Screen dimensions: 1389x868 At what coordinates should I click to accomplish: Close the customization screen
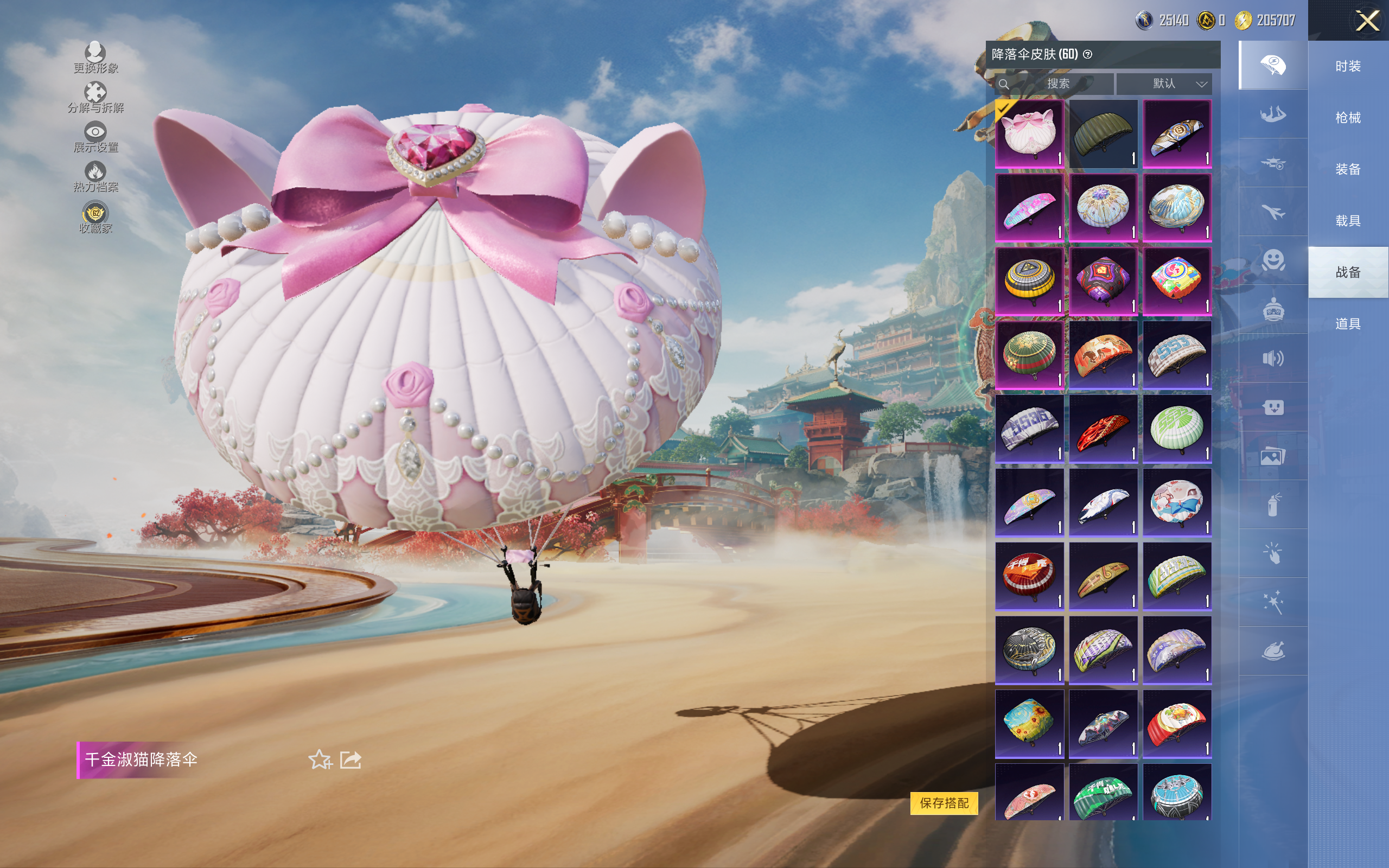[1367, 21]
